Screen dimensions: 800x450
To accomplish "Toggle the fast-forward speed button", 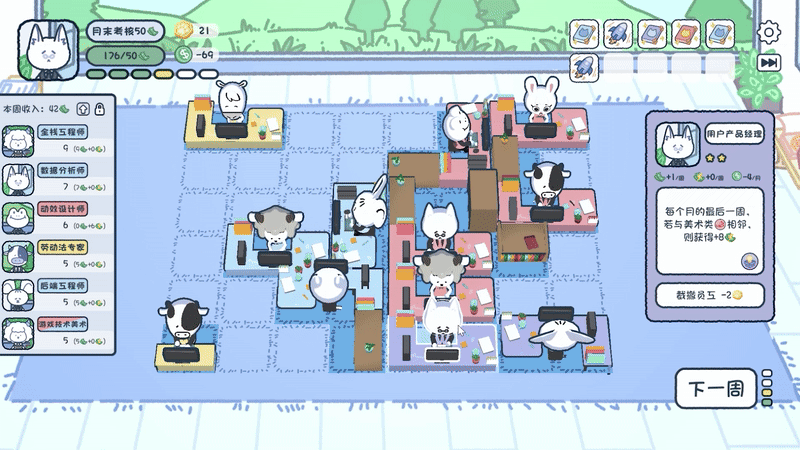I will pyautogui.click(x=768, y=63).
